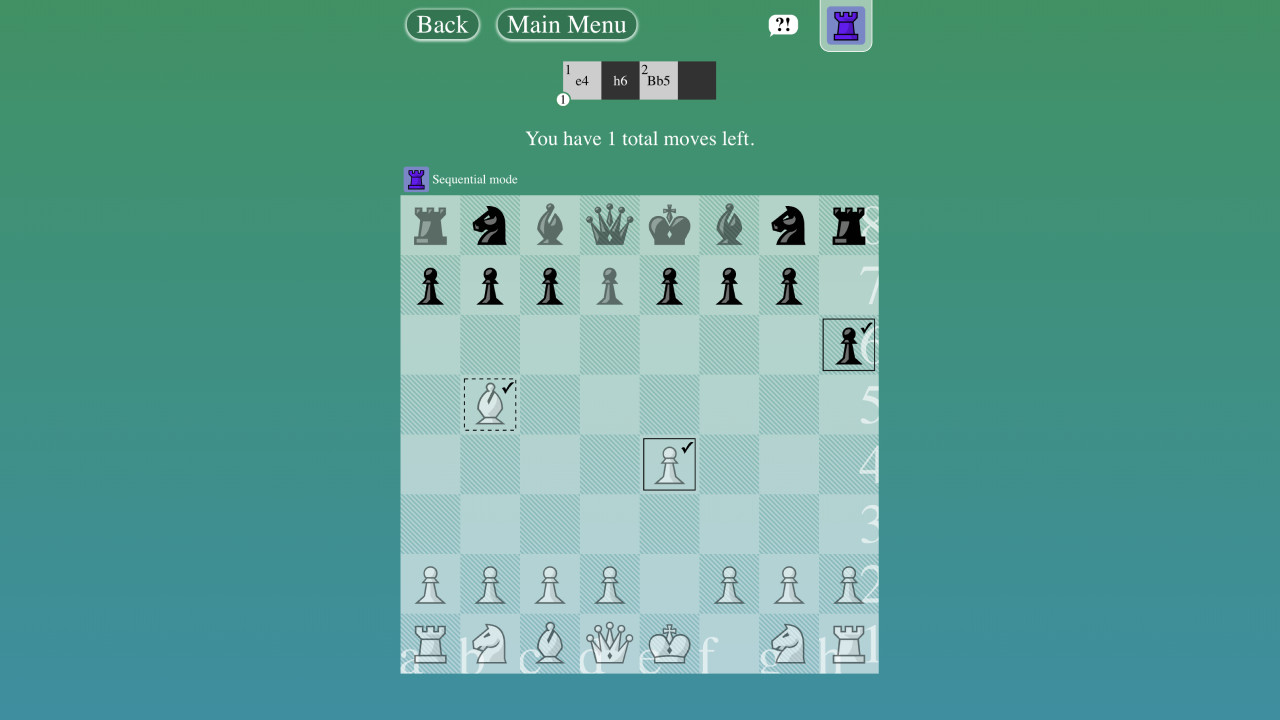Toggle the checkmark on the b5 bishop
This screenshot has height=720, width=1280.
tap(509, 388)
